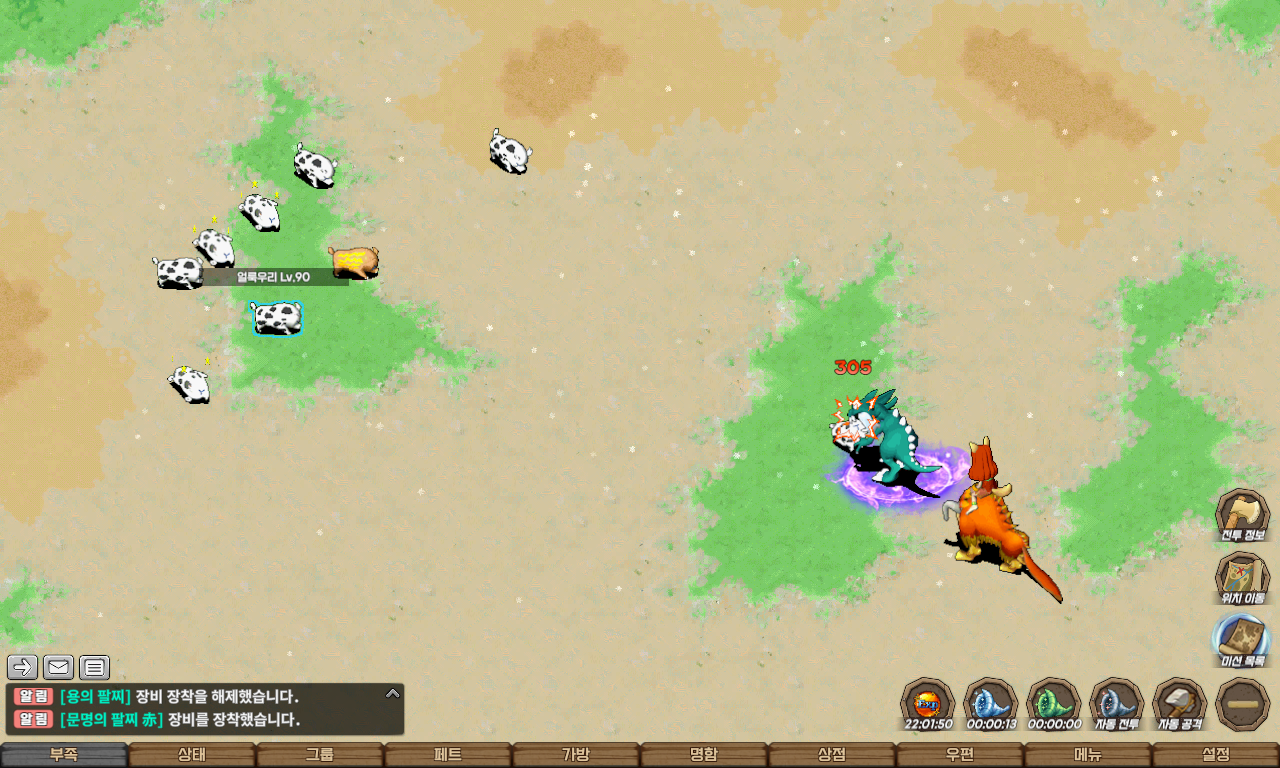The height and width of the screenshot is (768, 1280).
Task: Show the 명함 (name card) menu
Action: 704,755
